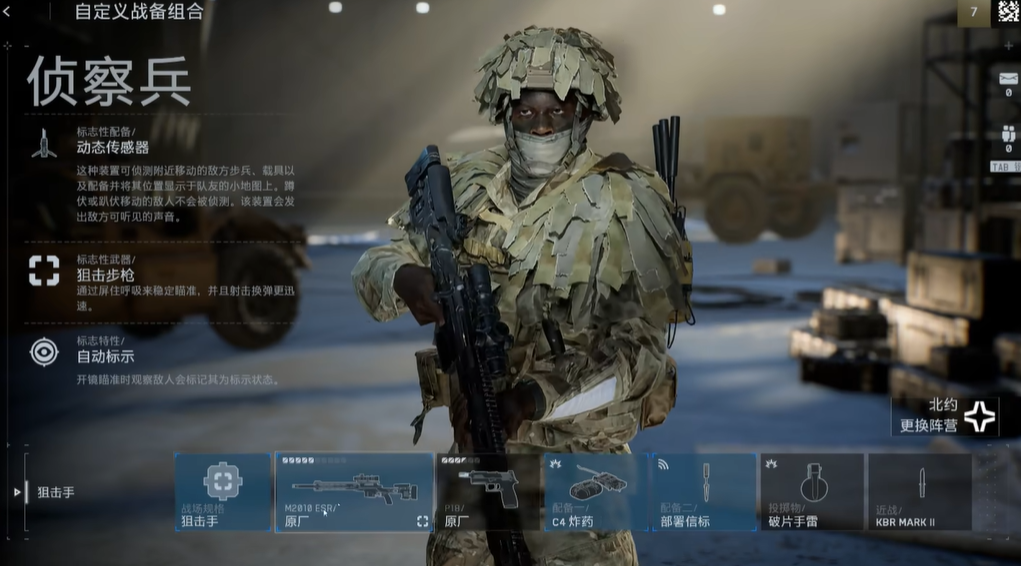Open the friends squad icon
Image resolution: width=1021 pixels, height=566 pixels.
pyautogui.click(x=1007, y=135)
